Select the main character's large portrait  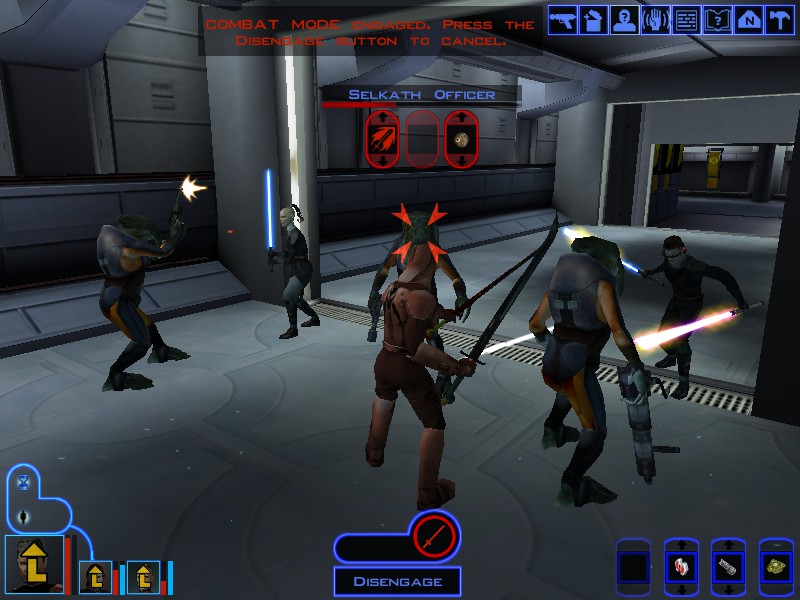[x=35, y=564]
